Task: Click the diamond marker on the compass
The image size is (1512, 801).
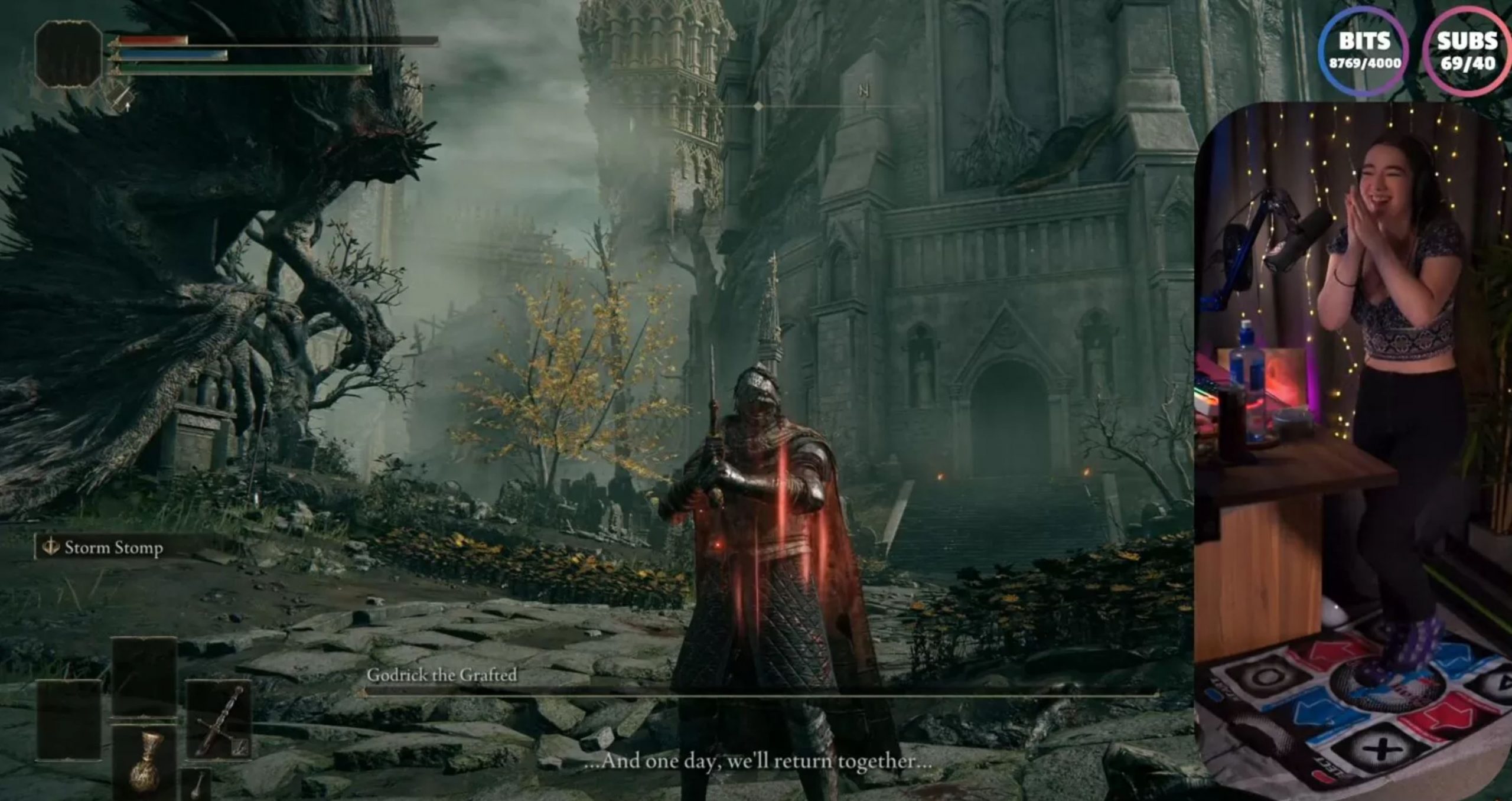Action: click(758, 107)
